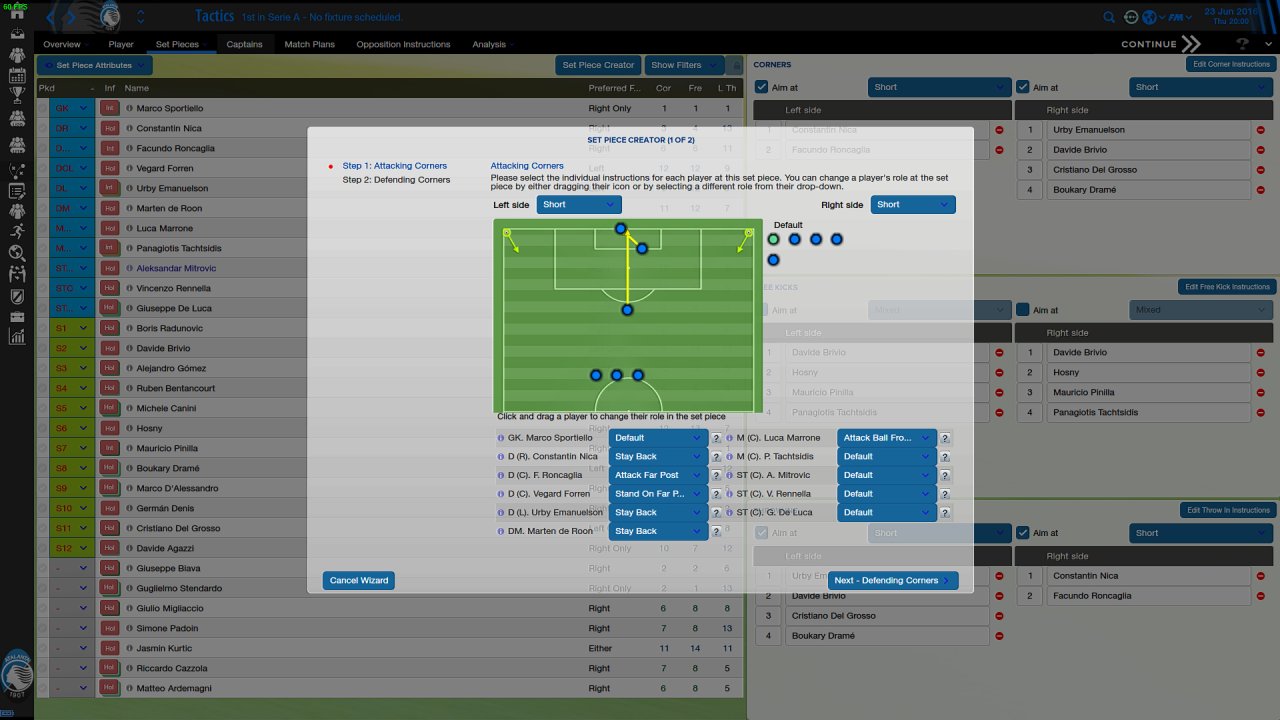The width and height of the screenshot is (1280, 720).
Task: Open the Overview tab
Action: click(x=62, y=44)
